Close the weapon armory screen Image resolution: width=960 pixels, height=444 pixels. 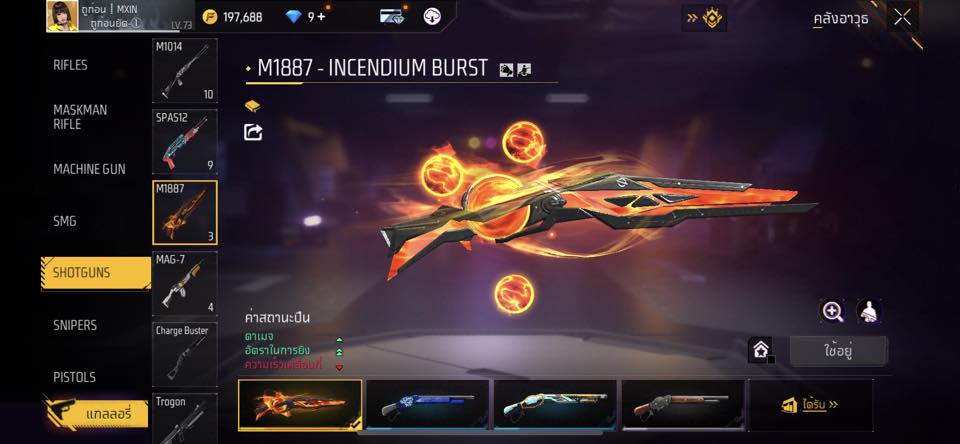pos(902,17)
